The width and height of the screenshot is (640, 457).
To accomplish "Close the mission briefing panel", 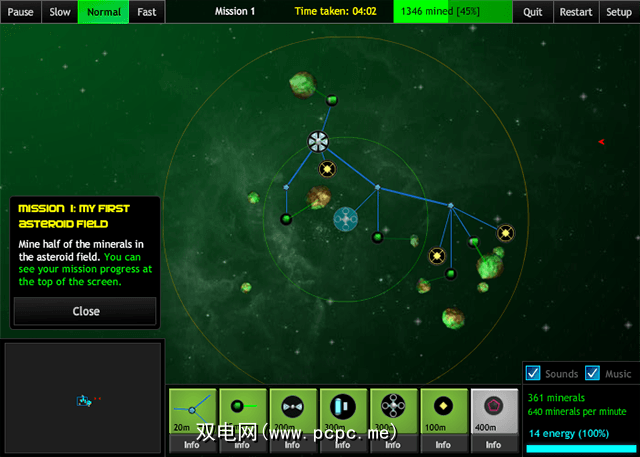I will 85,311.
